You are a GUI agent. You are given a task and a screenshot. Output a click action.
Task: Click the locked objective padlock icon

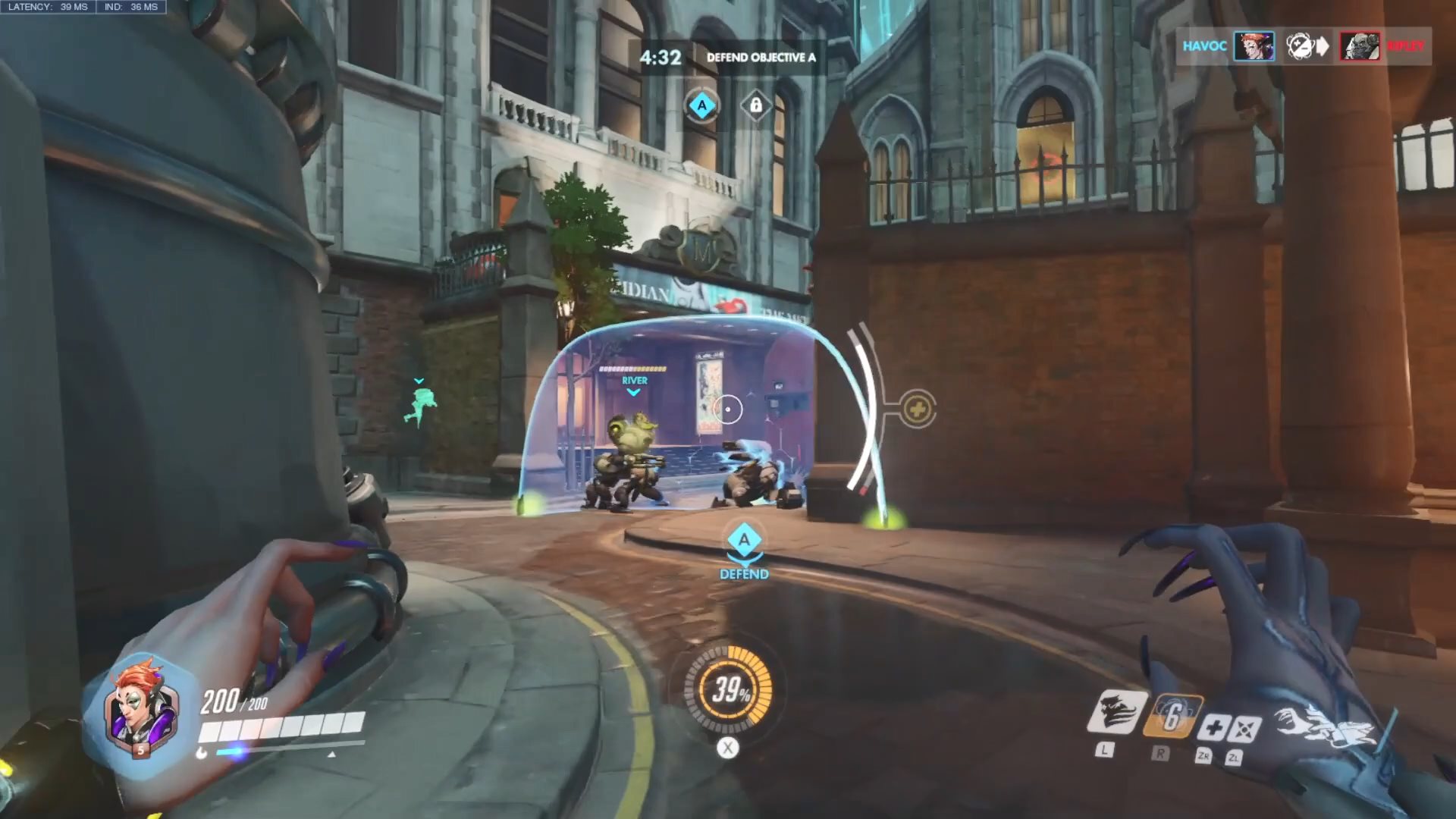click(x=755, y=106)
